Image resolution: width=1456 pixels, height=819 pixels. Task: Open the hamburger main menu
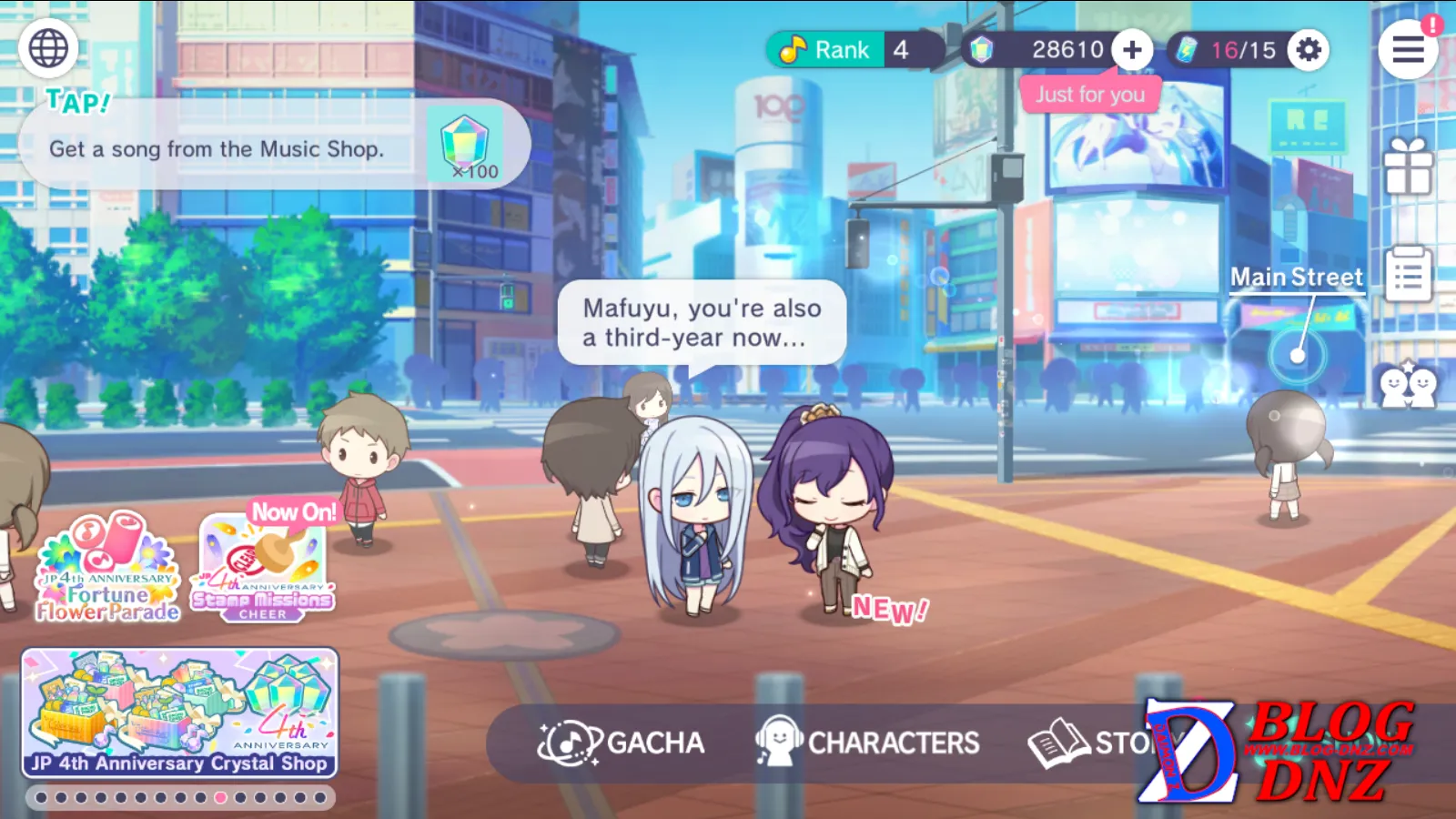(1408, 50)
